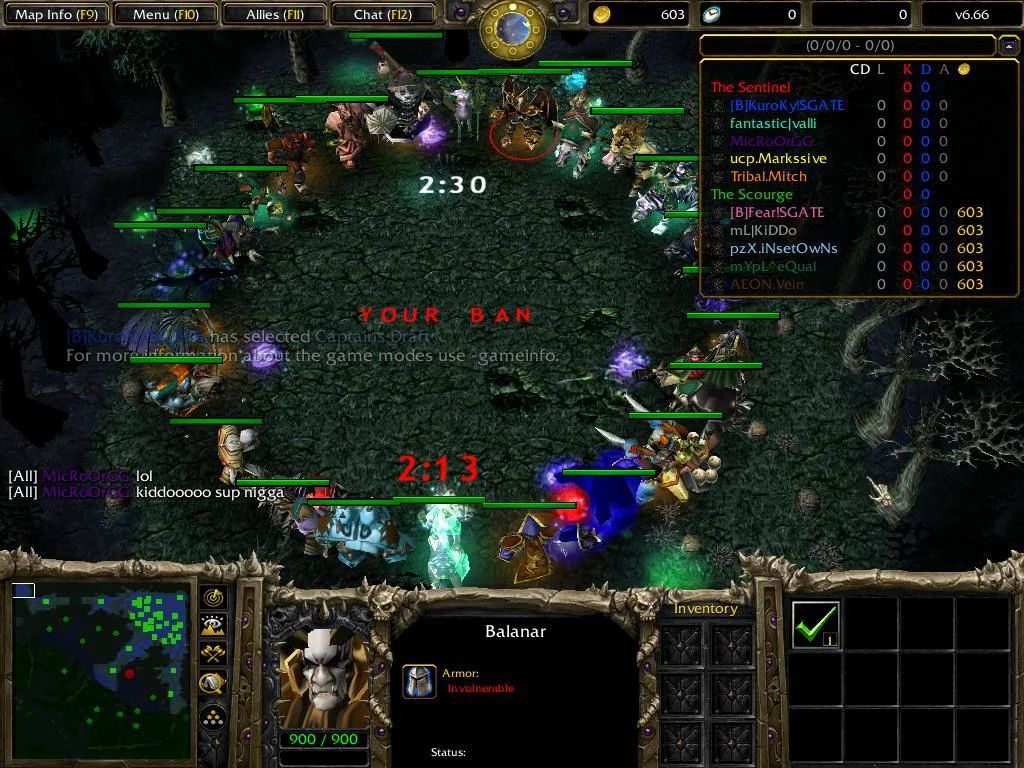Activate the minimap signal ping button

pyautogui.click(x=213, y=598)
